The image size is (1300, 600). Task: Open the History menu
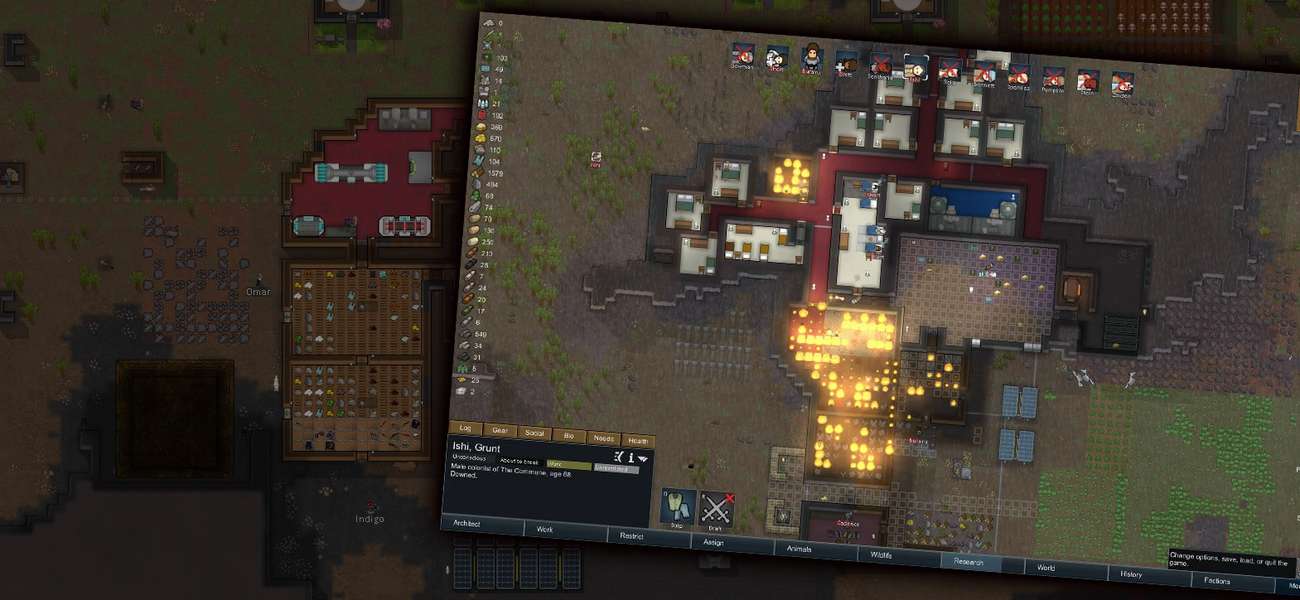[1131, 574]
